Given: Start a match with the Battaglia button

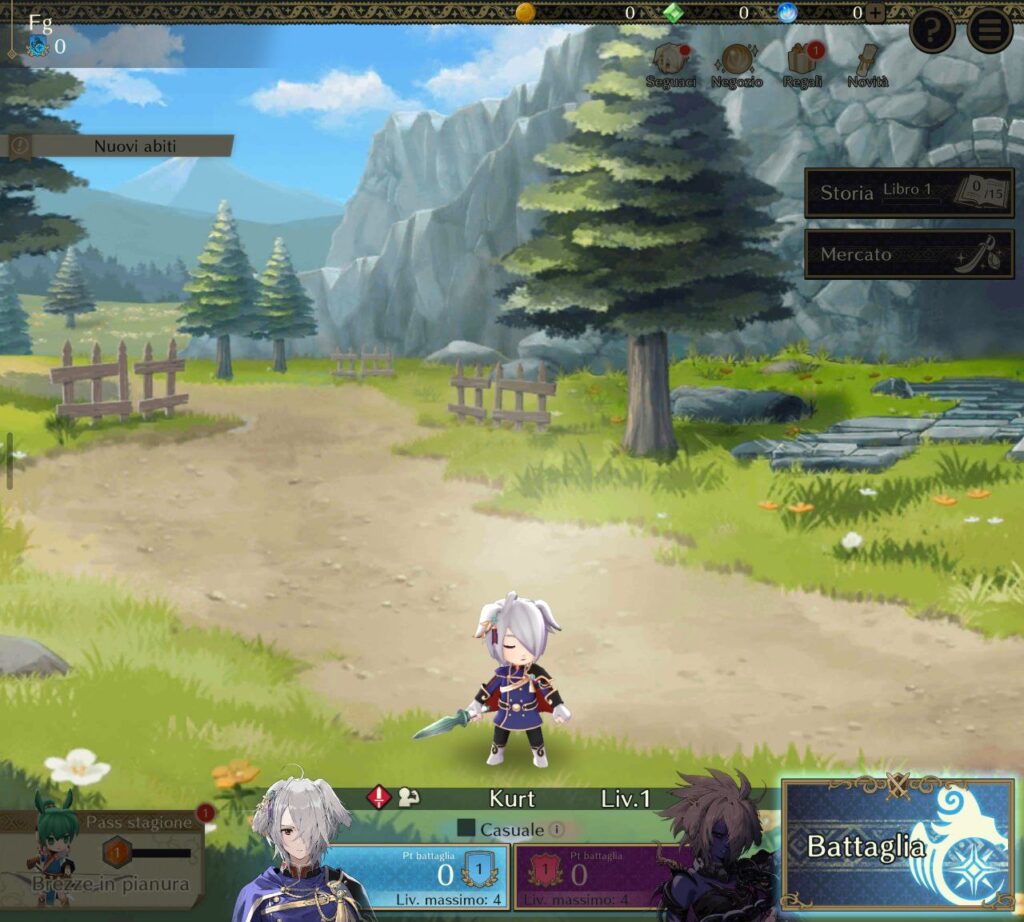Looking at the screenshot, I should pos(897,845).
